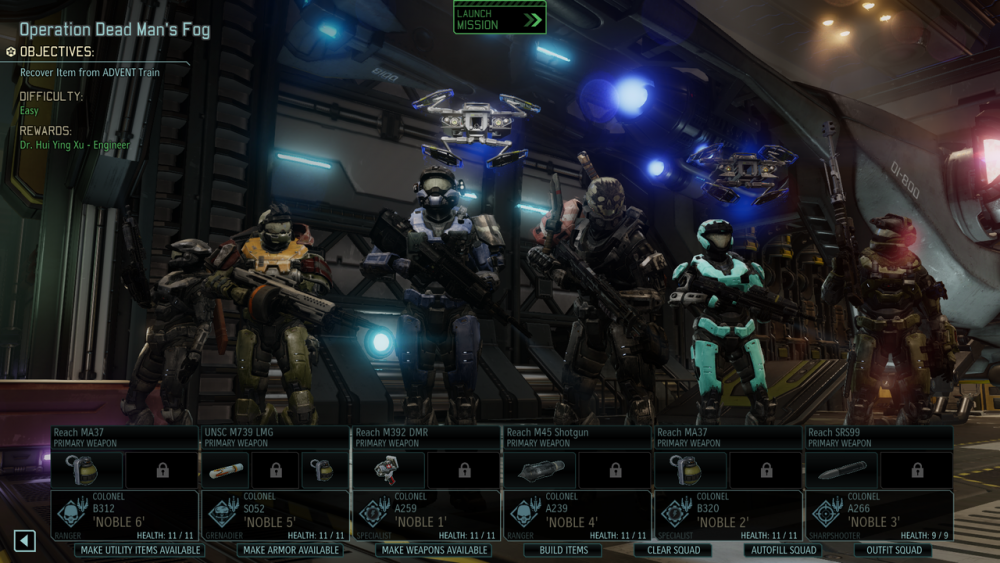Pick ranger 'Noble 4' card
1000x563 pixels.
pyautogui.click(x=576, y=514)
